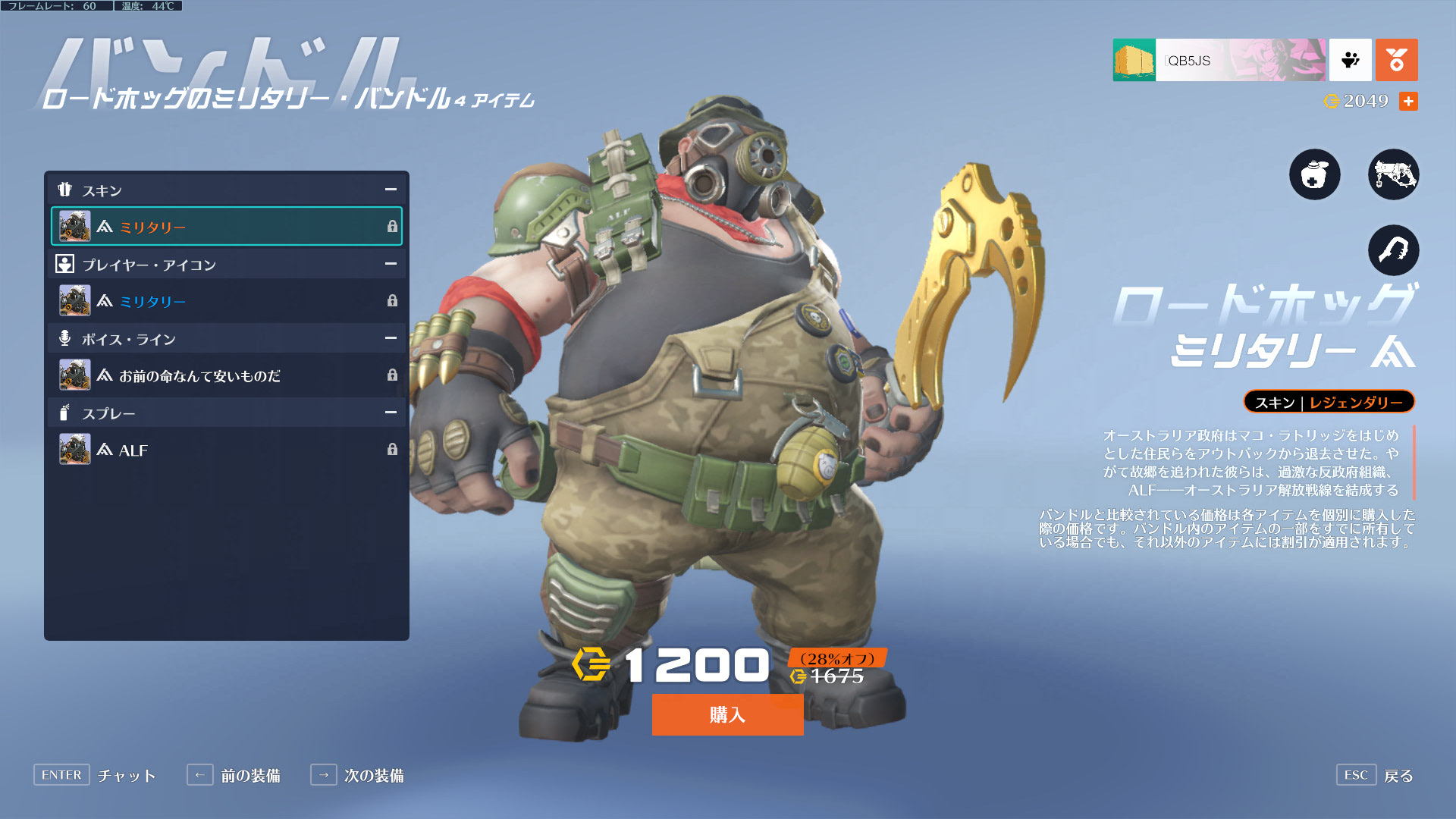The width and height of the screenshot is (1456, 819).
Task: Click the orange 購入 purchase button
Action: [727, 714]
